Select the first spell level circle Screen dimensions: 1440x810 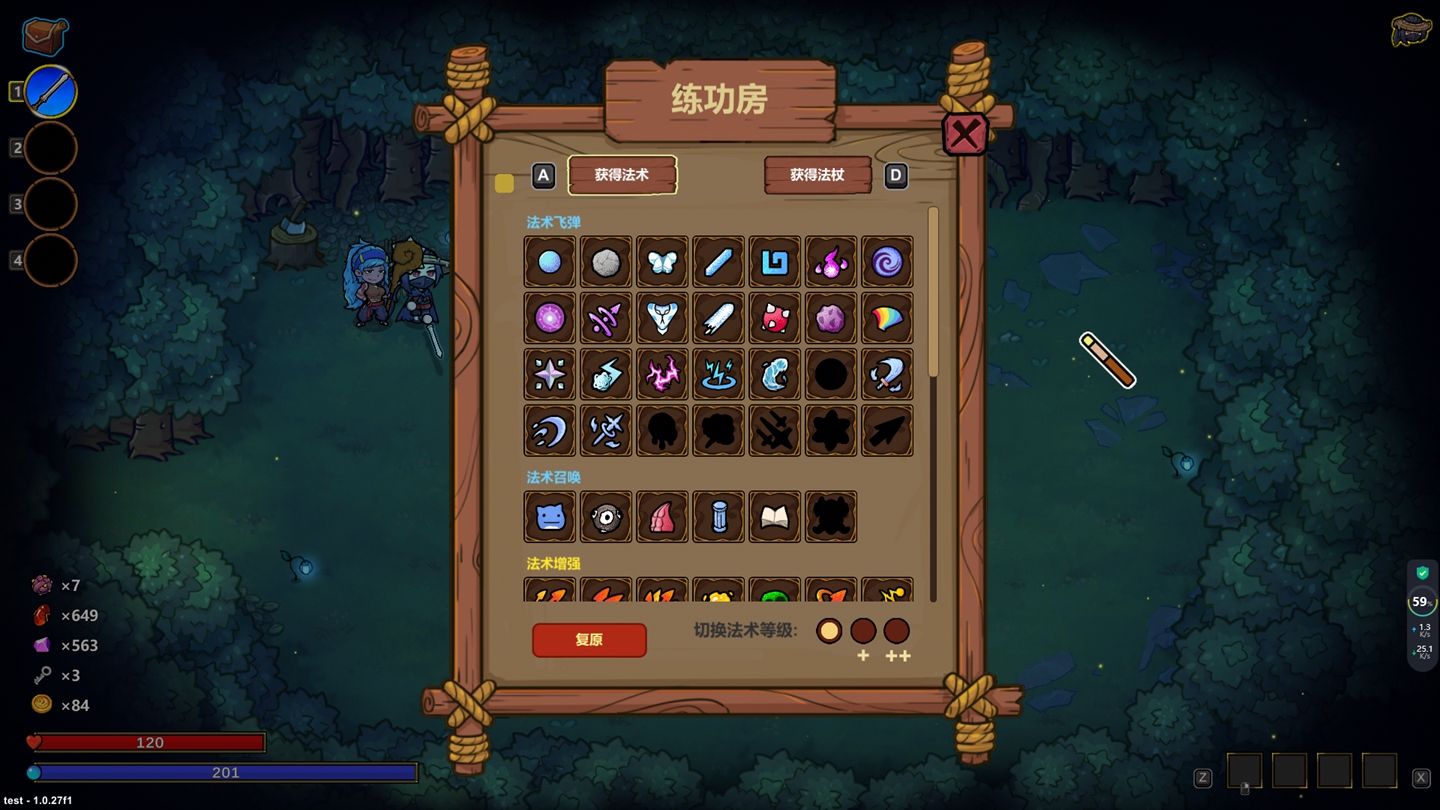[x=829, y=631]
